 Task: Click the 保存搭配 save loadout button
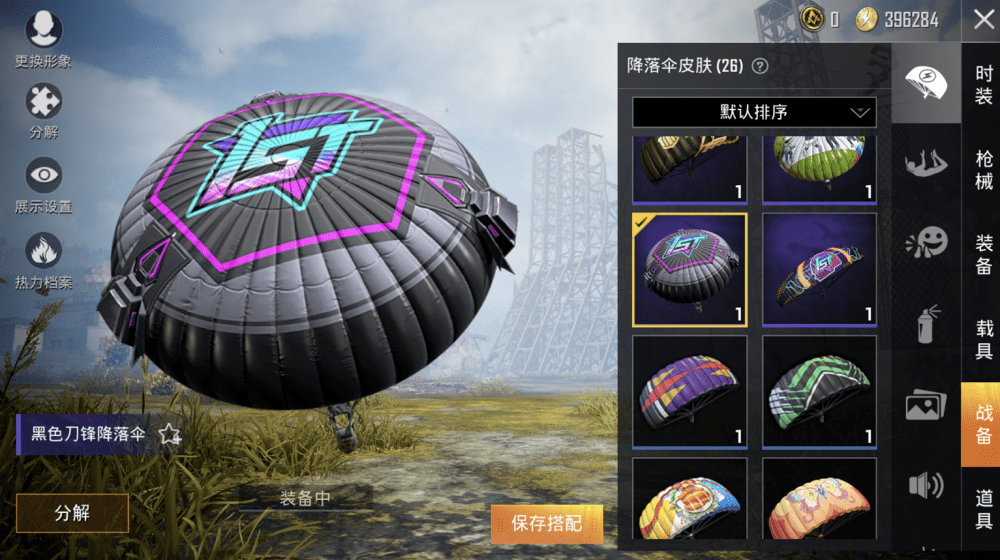coord(546,523)
